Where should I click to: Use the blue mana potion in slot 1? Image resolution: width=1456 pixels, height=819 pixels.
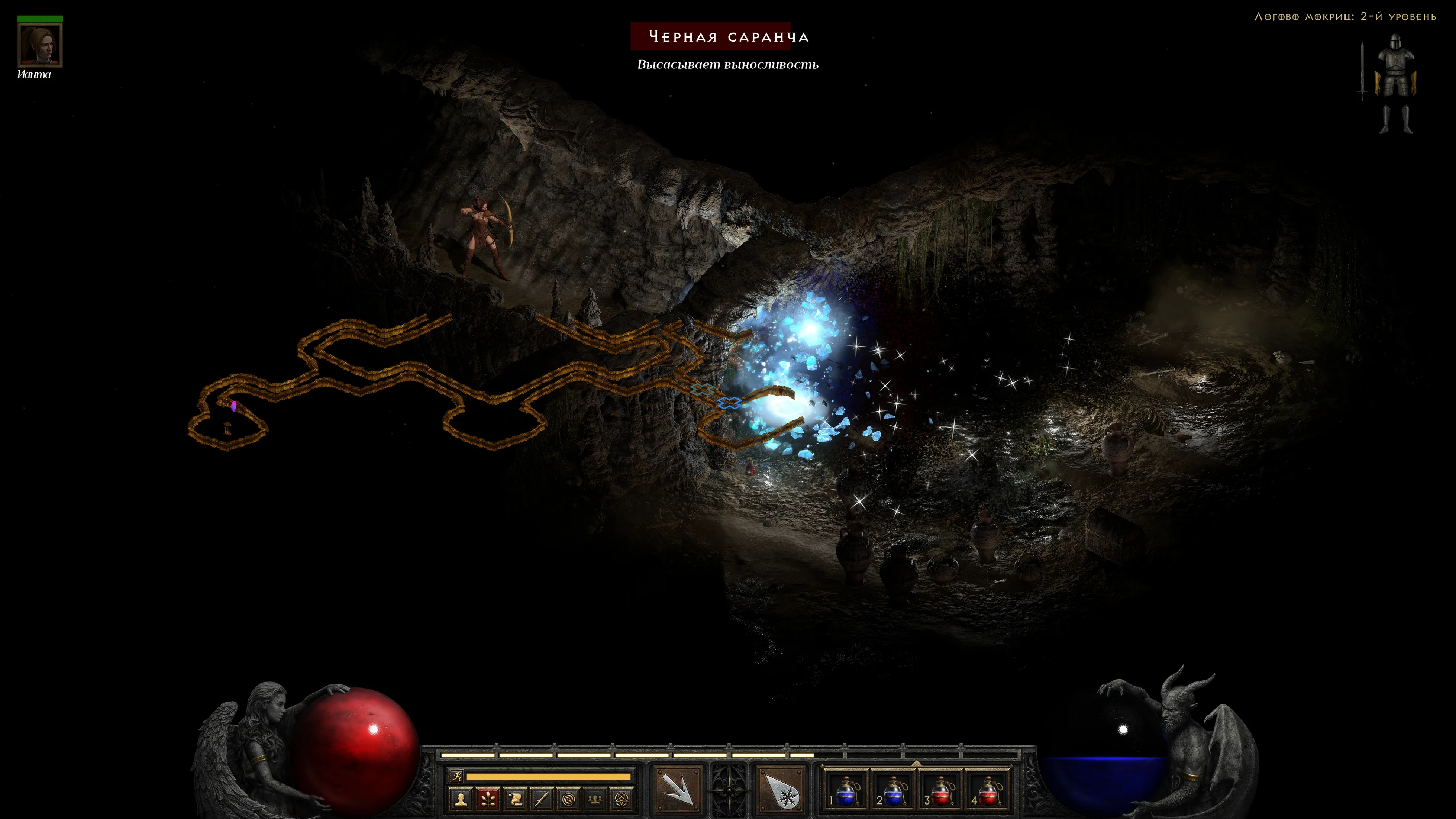845,790
